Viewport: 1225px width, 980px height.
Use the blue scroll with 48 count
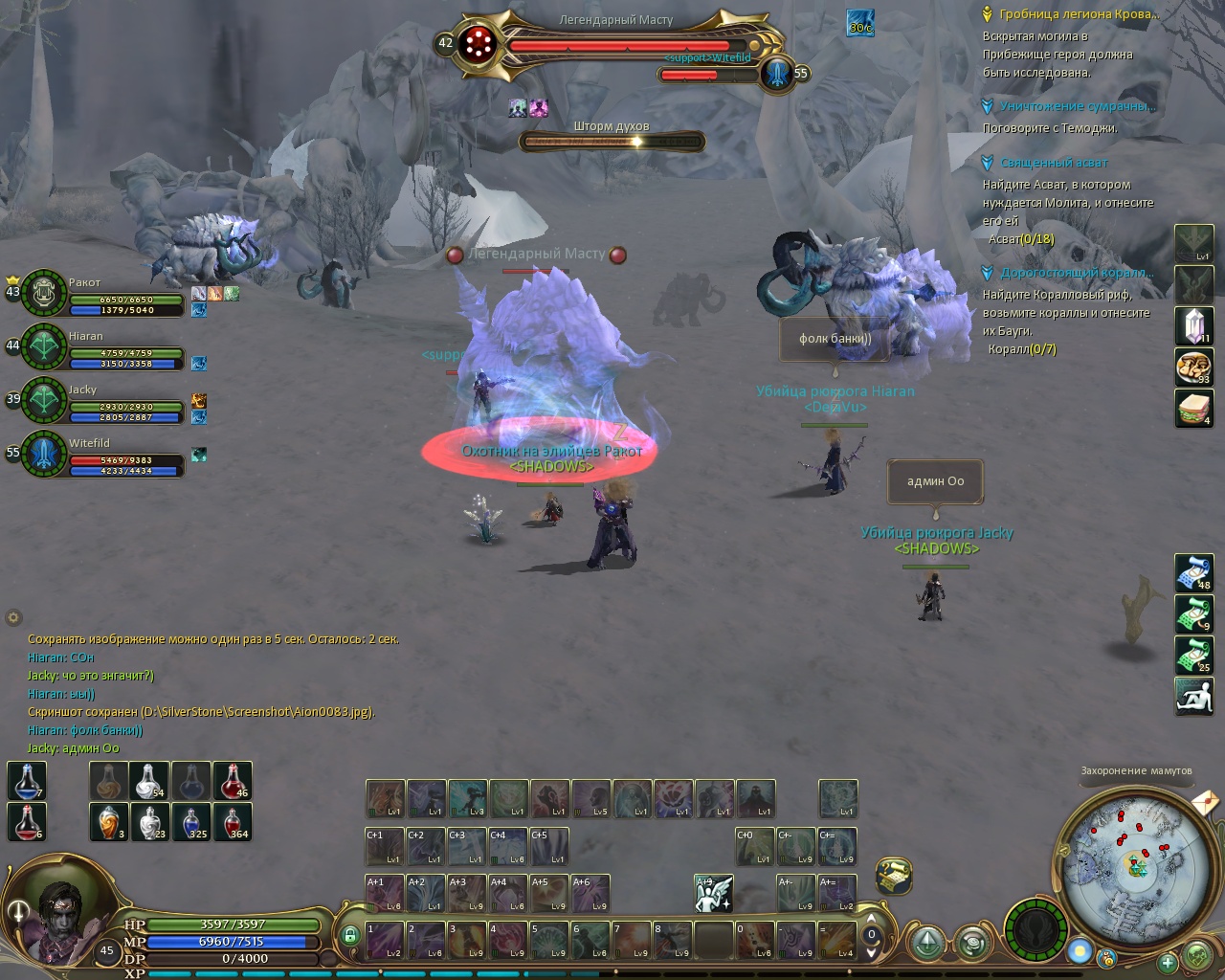(1193, 573)
